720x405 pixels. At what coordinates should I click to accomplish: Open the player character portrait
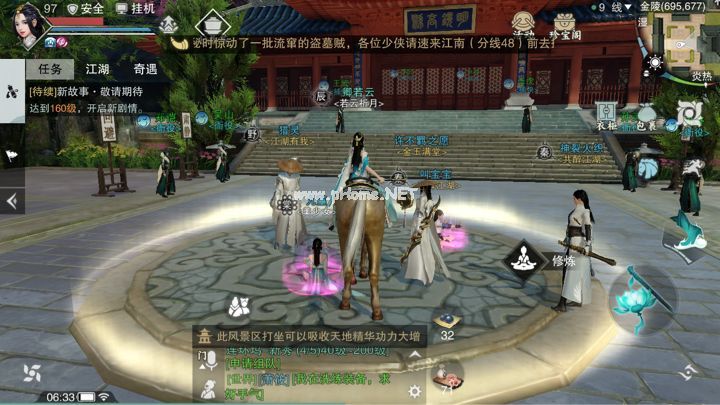[28, 26]
